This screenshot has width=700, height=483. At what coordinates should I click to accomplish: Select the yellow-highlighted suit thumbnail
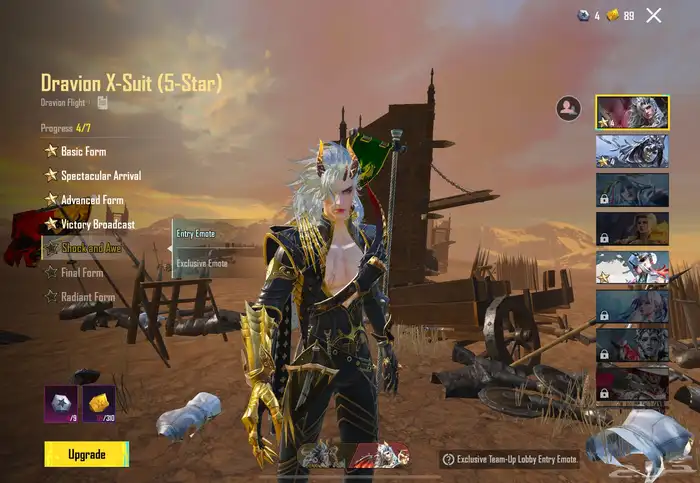coord(632,112)
